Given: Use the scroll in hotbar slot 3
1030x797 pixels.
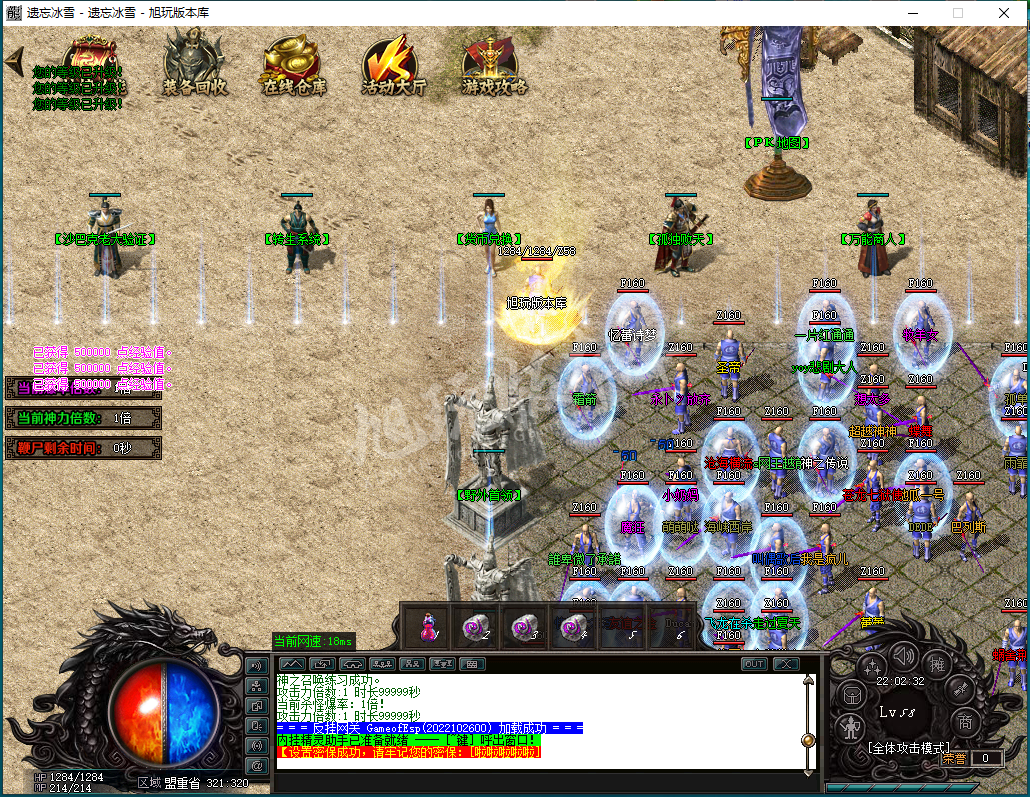Looking at the screenshot, I should tap(524, 628).
